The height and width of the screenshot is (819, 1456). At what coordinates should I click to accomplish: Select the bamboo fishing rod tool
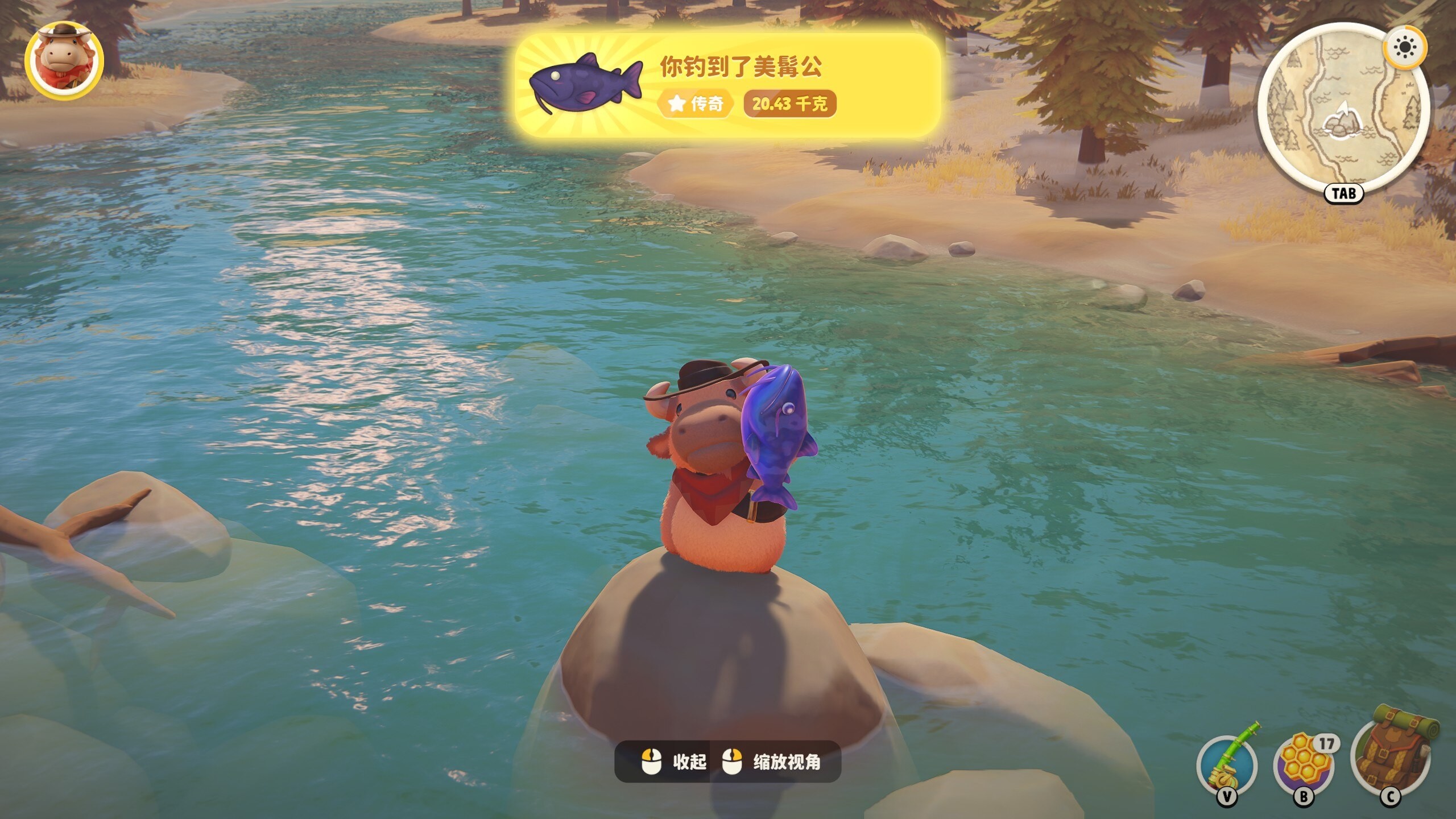[1227, 764]
